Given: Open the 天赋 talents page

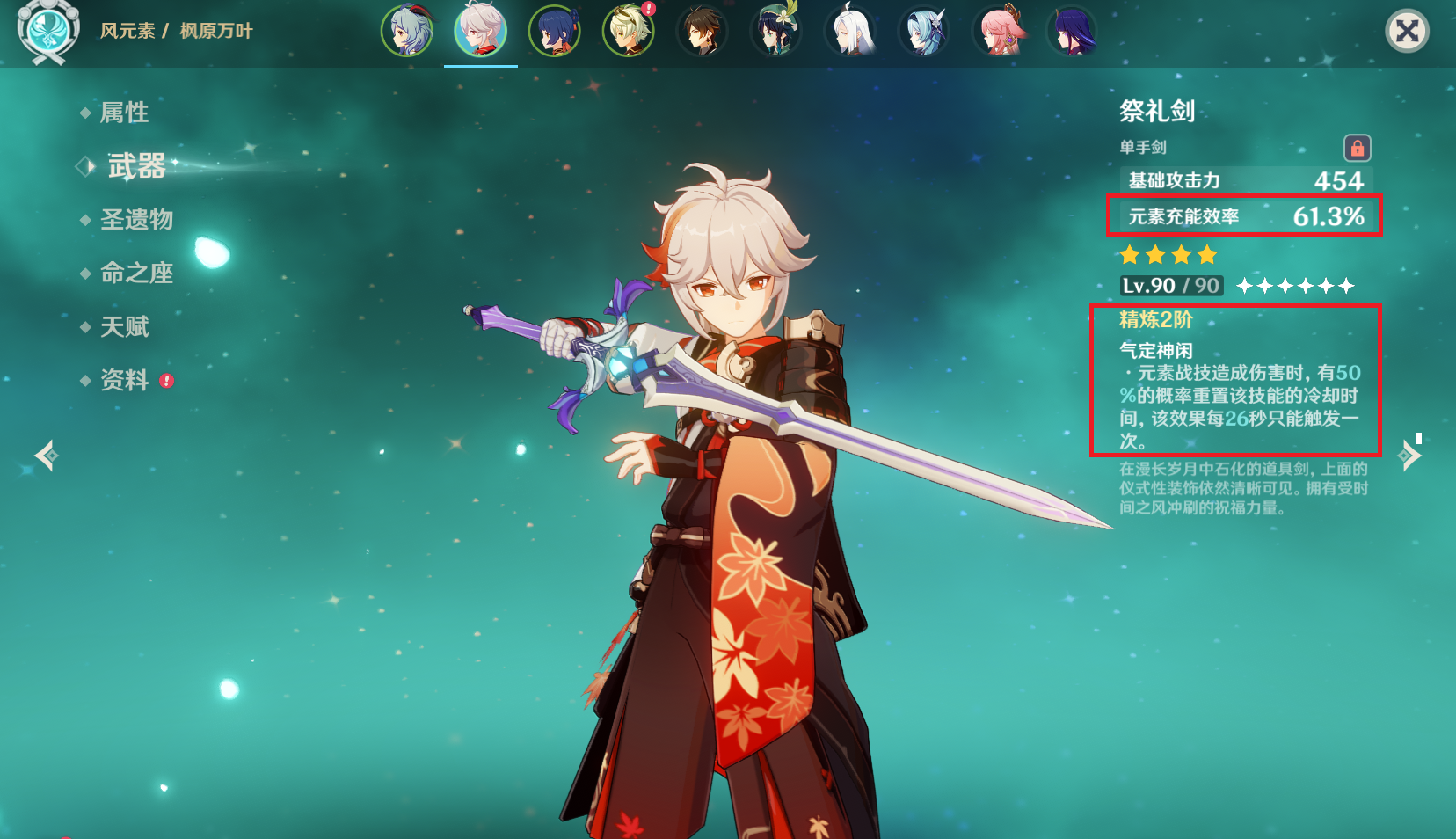Looking at the screenshot, I should coord(124,327).
